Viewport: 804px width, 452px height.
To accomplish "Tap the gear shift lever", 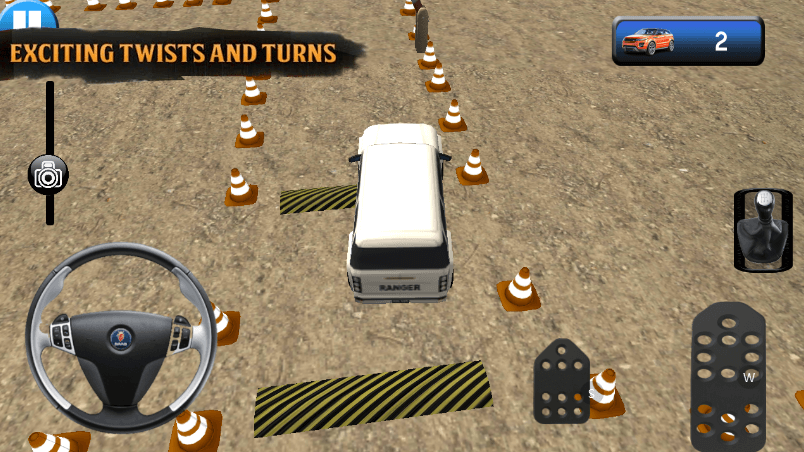I will pyautogui.click(x=762, y=229).
